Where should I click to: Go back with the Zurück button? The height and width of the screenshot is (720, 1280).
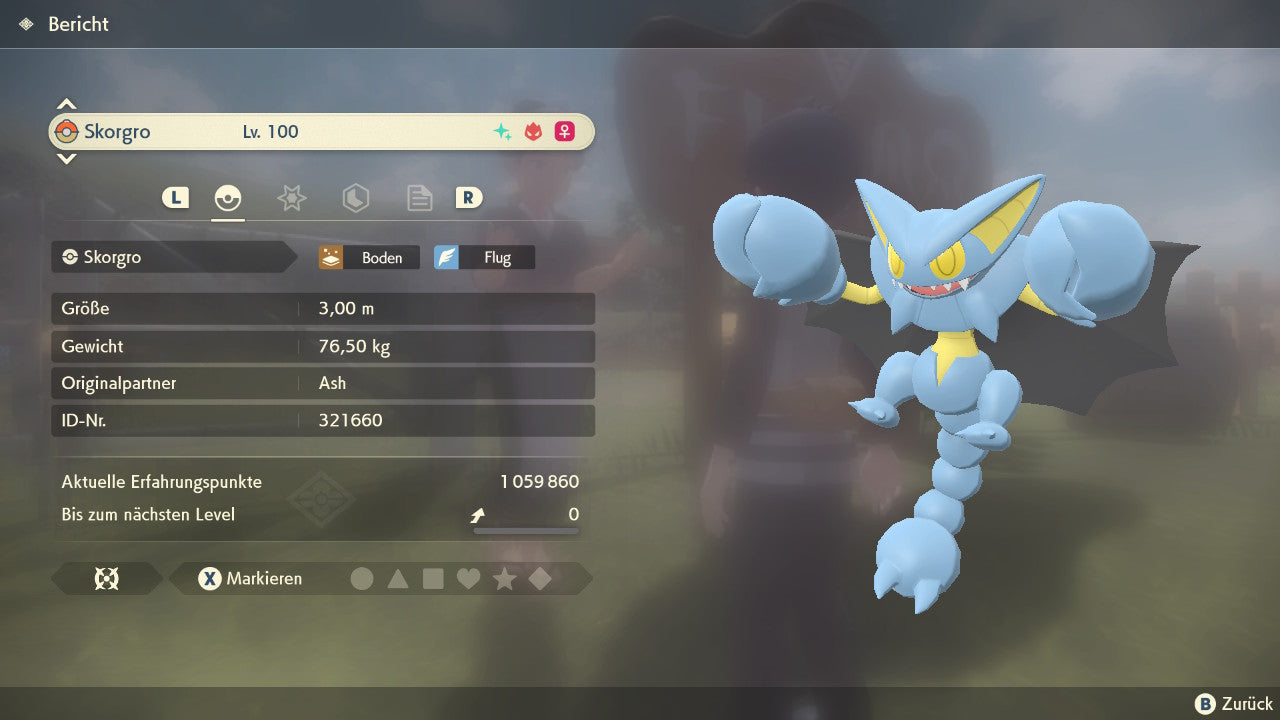[1234, 704]
